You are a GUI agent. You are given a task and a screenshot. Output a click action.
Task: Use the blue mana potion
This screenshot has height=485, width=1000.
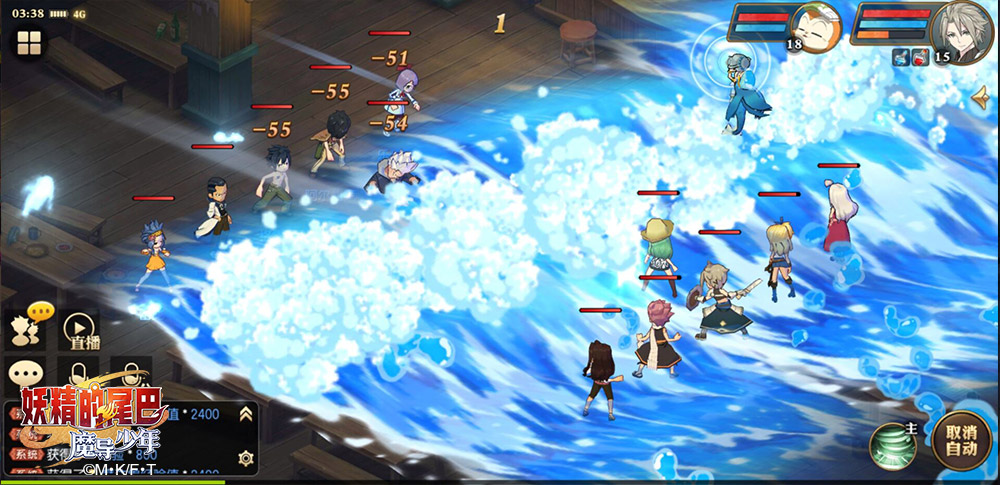tap(900, 58)
